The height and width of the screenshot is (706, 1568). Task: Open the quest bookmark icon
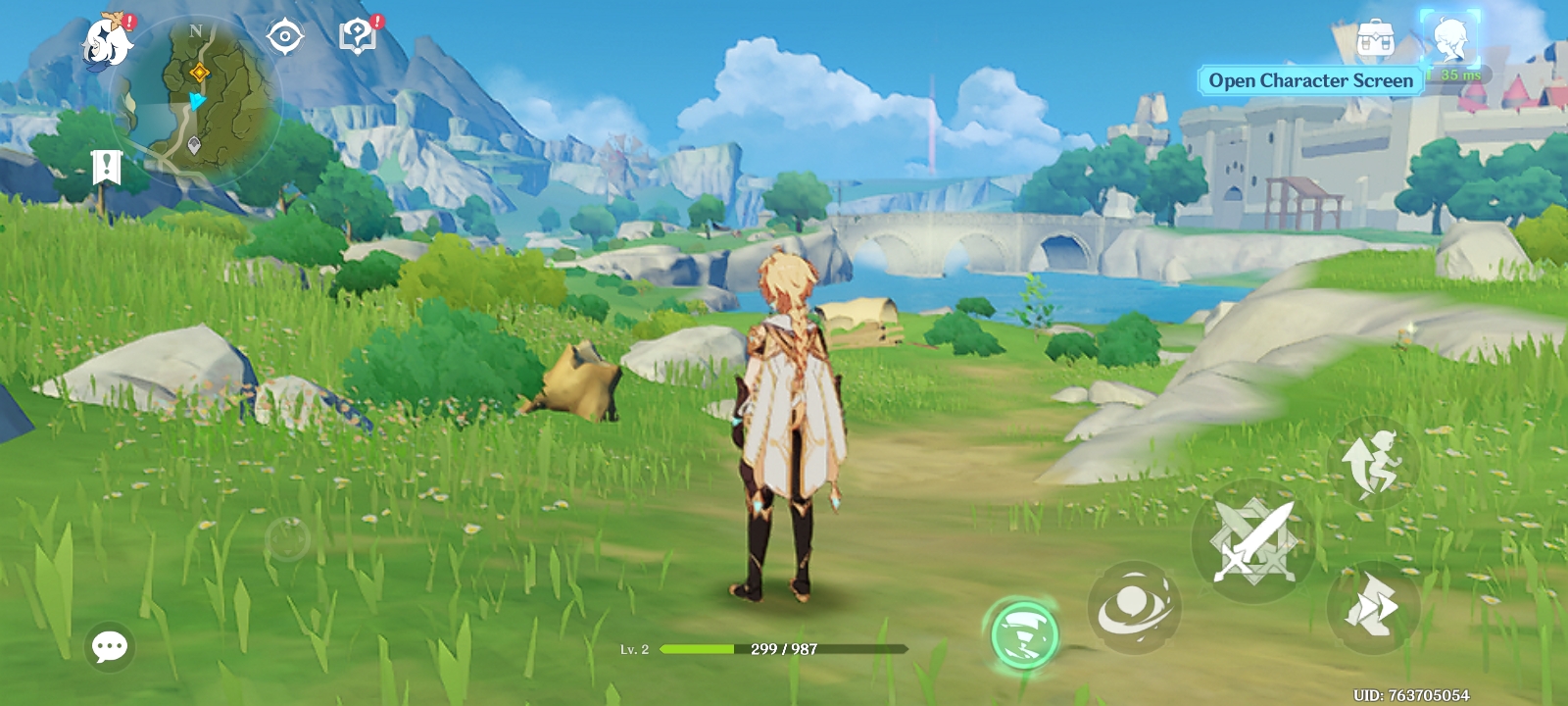tap(106, 168)
